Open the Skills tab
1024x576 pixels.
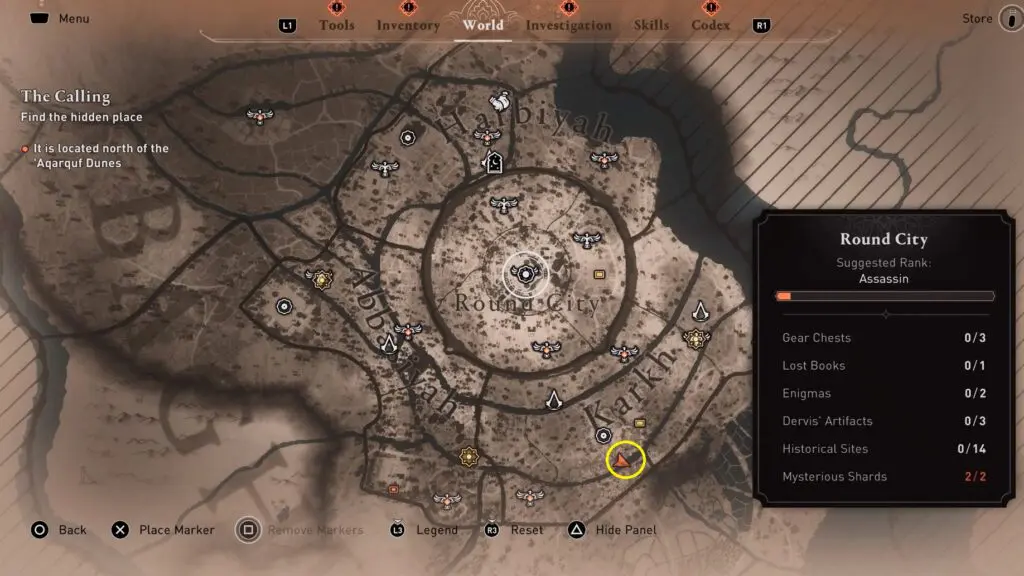click(652, 25)
